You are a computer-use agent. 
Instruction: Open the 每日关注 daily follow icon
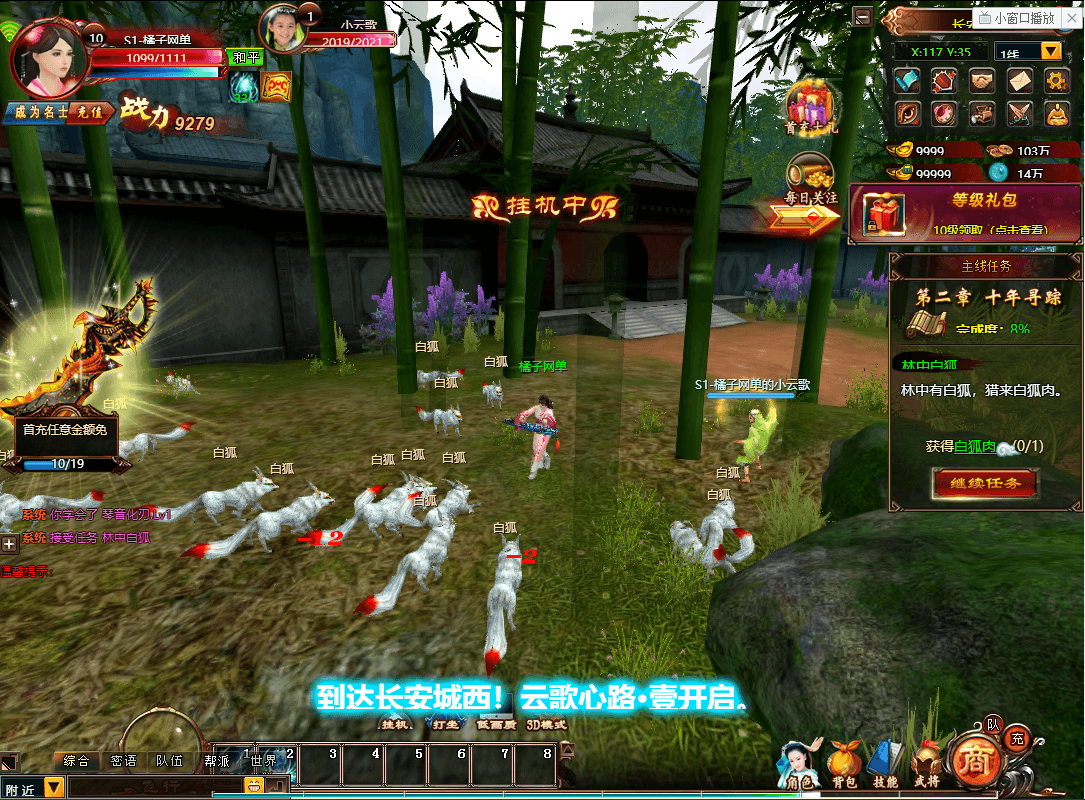tap(810, 184)
